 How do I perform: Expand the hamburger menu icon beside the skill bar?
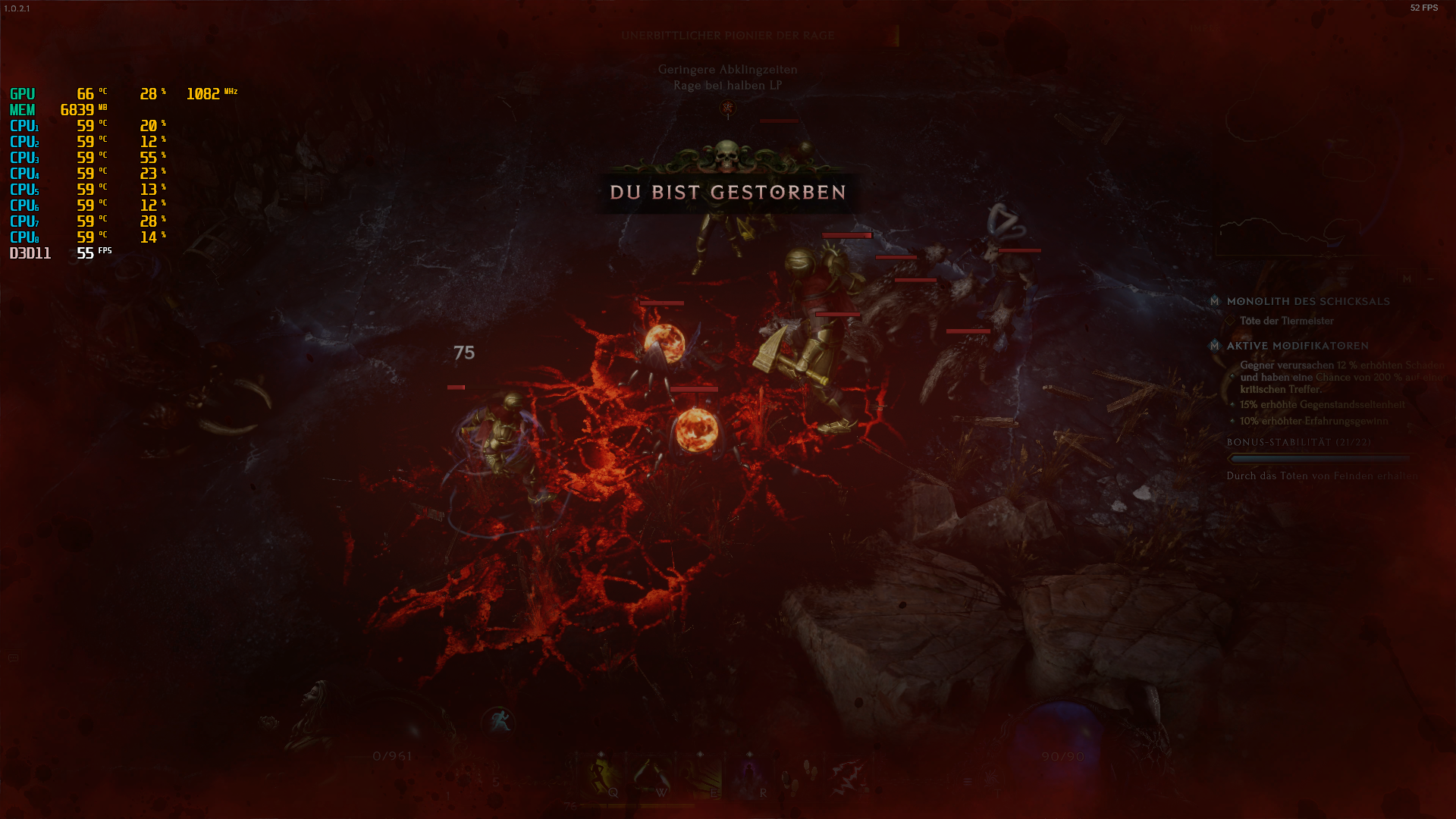(968, 781)
